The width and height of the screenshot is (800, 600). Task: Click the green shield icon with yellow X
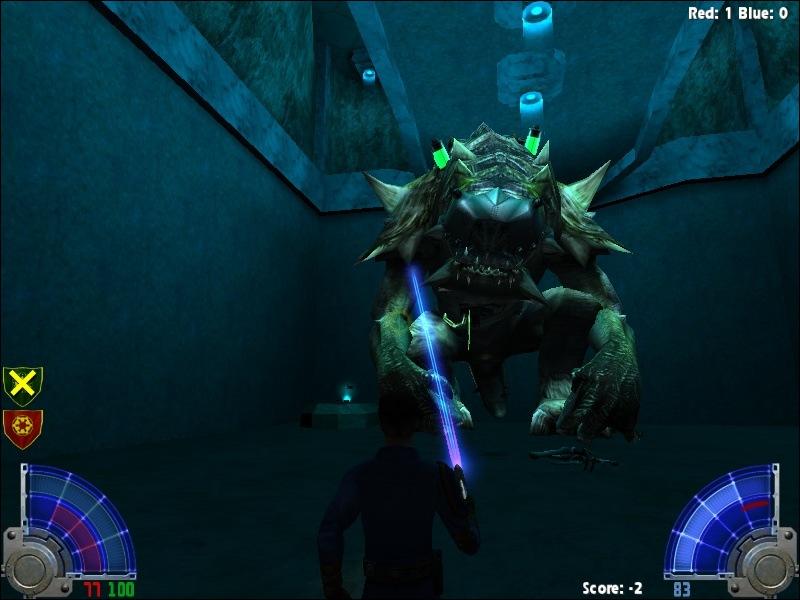22,385
